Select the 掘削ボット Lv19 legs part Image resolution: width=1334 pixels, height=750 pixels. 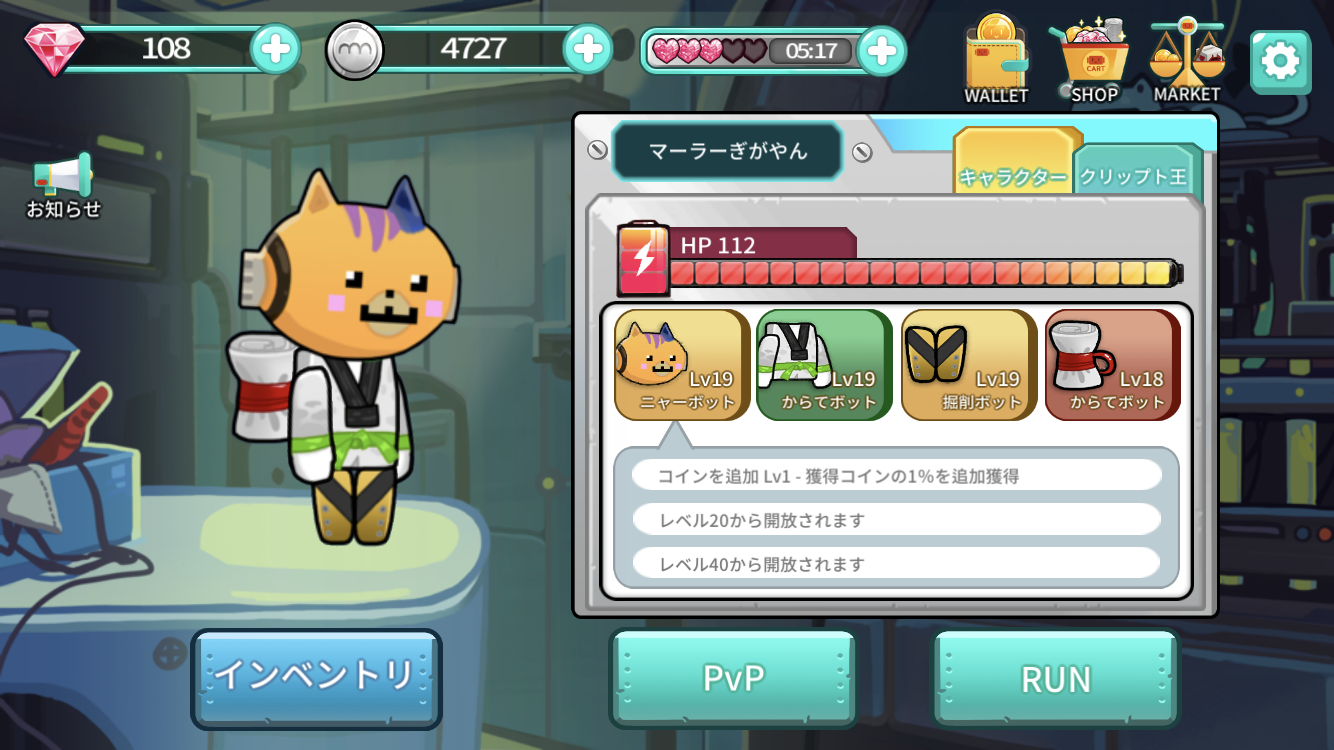pyautogui.click(x=968, y=364)
